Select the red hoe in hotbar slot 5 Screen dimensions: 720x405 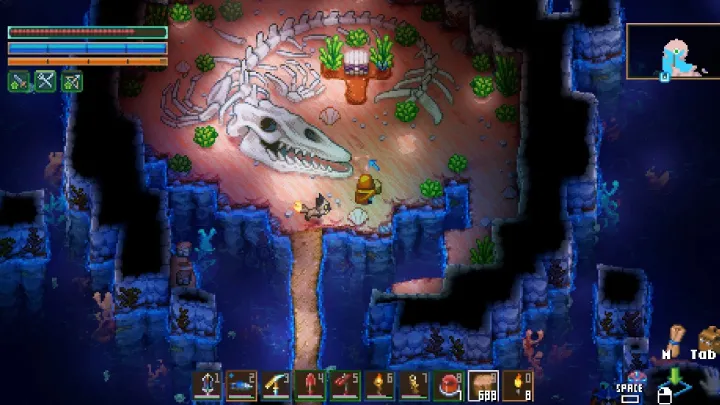pos(345,385)
